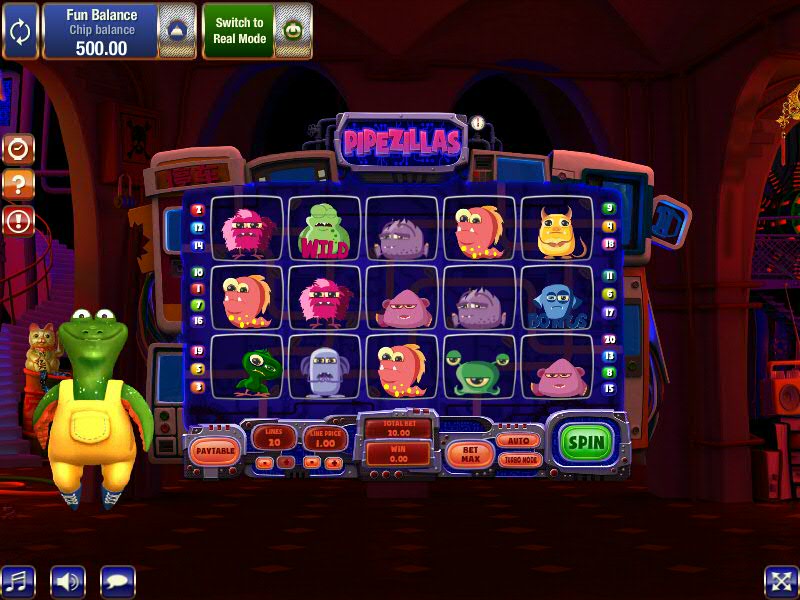Image resolution: width=800 pixels, height=600 pixels.
Task: Click the info icon beside Pipezillas logo
Action: tap(478, 123)
